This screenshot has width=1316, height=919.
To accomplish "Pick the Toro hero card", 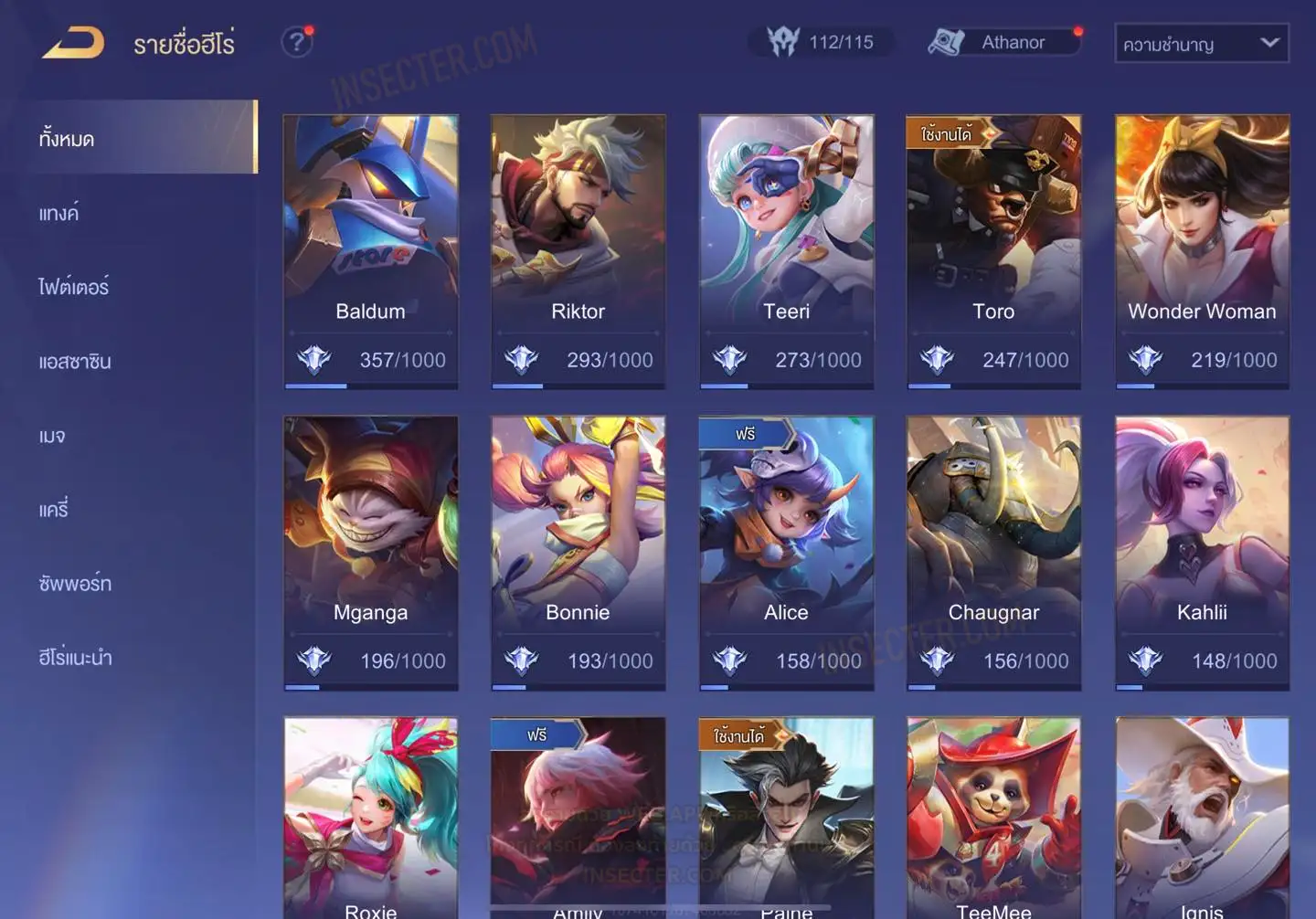I will pyautogui.click(x=993, y=251).
